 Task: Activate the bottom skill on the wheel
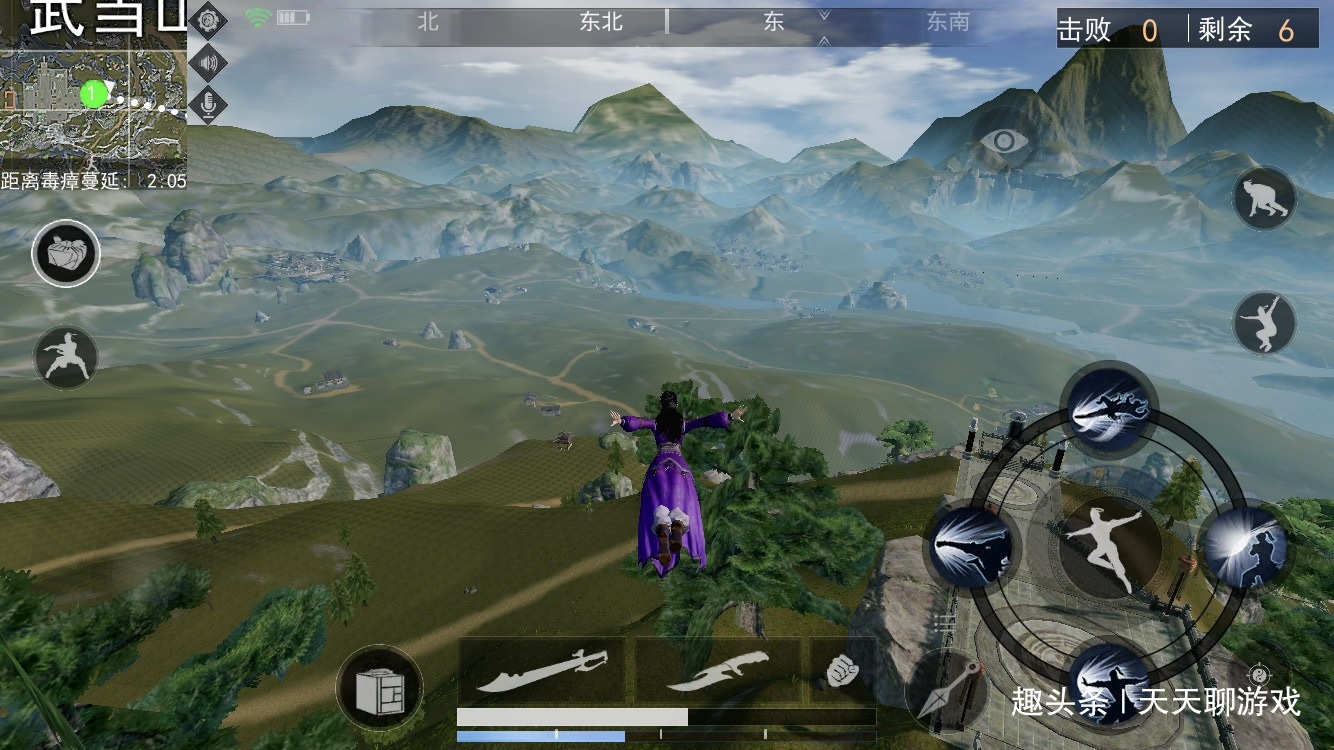pyautogui.click(x=1110, y=682)
